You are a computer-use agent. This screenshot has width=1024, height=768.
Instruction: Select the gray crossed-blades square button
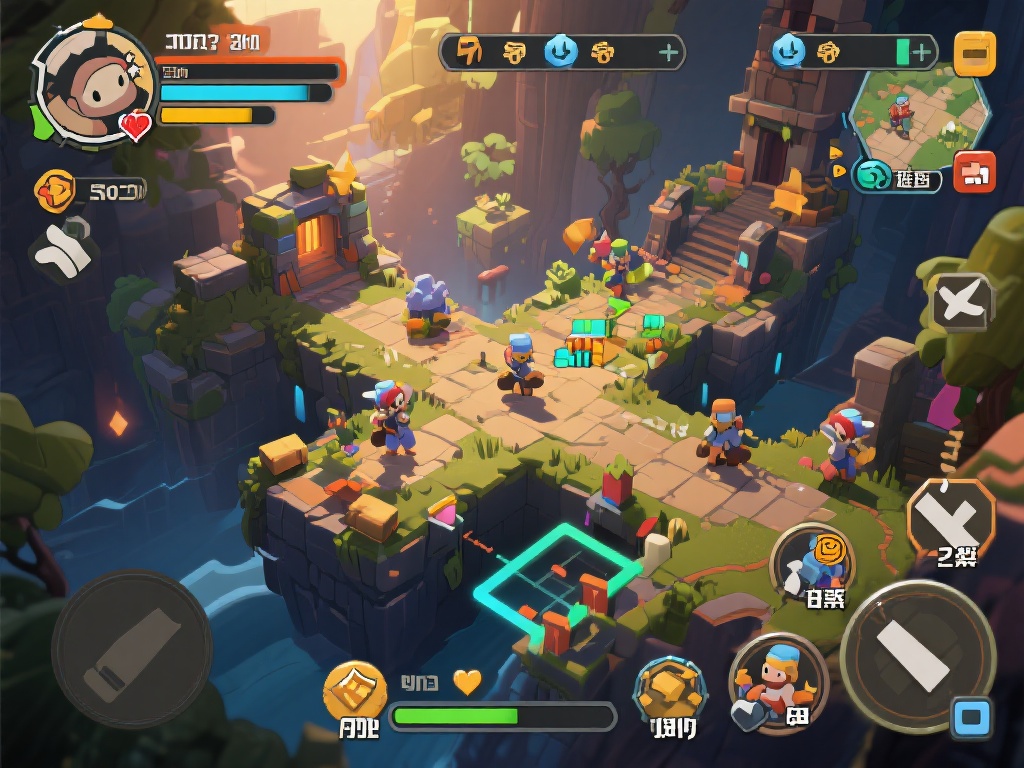click(962, 301)
